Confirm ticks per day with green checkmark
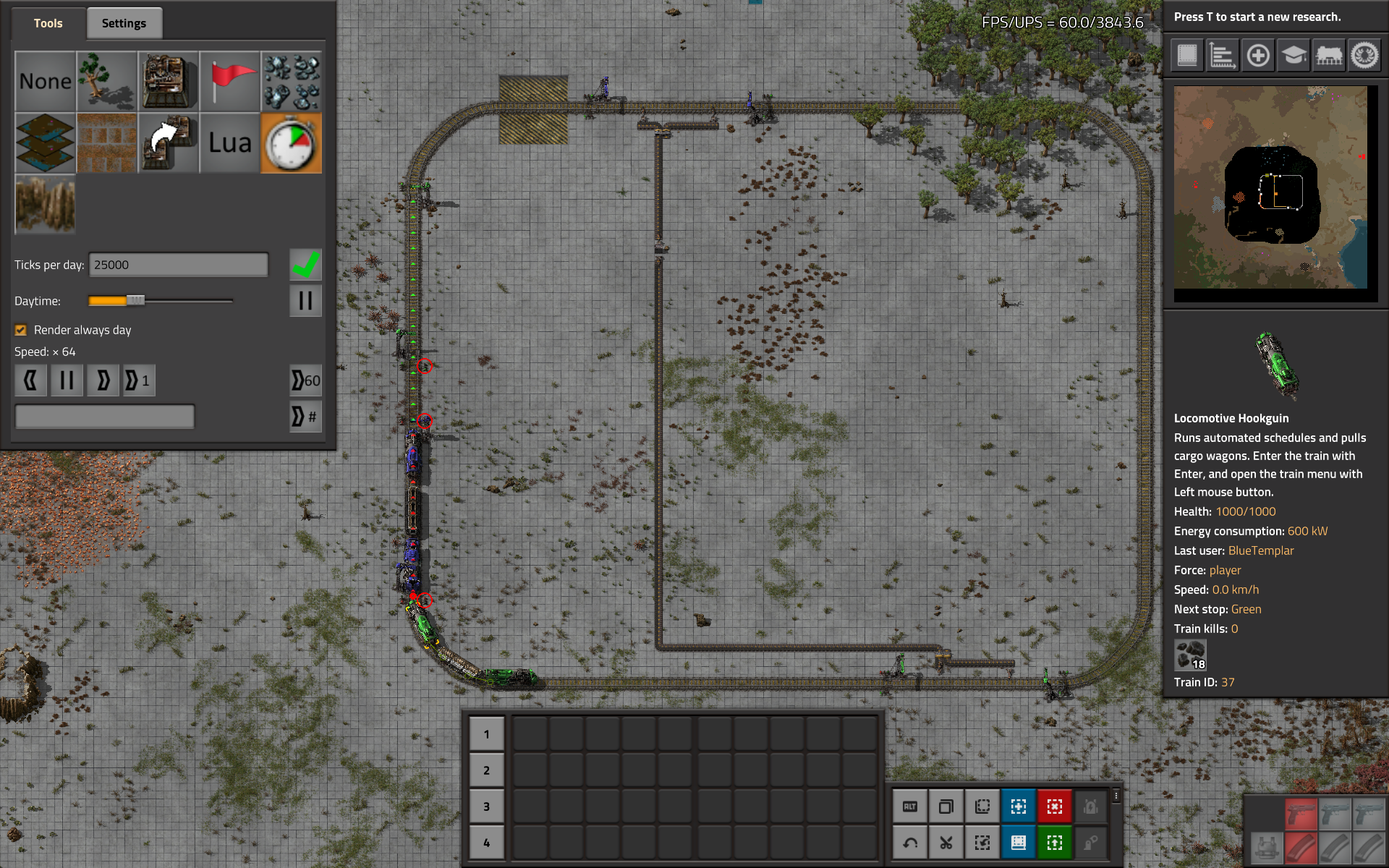The image size is (1389, 868). (305, 265)
